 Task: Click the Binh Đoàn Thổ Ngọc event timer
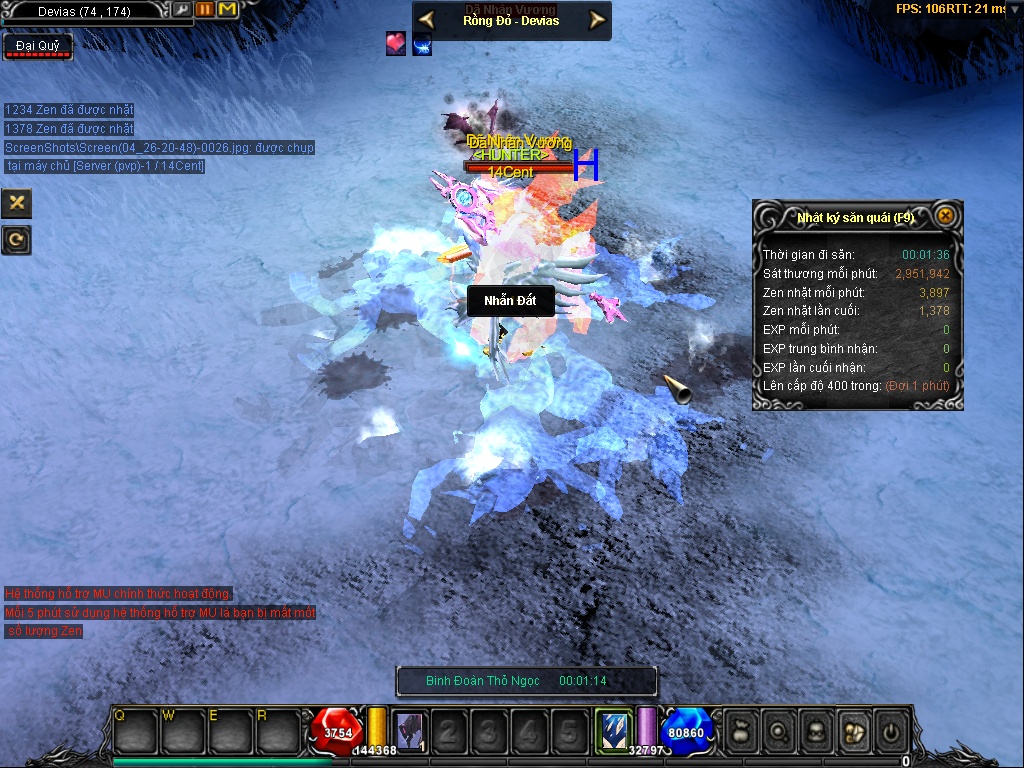(x=526, y=681)
